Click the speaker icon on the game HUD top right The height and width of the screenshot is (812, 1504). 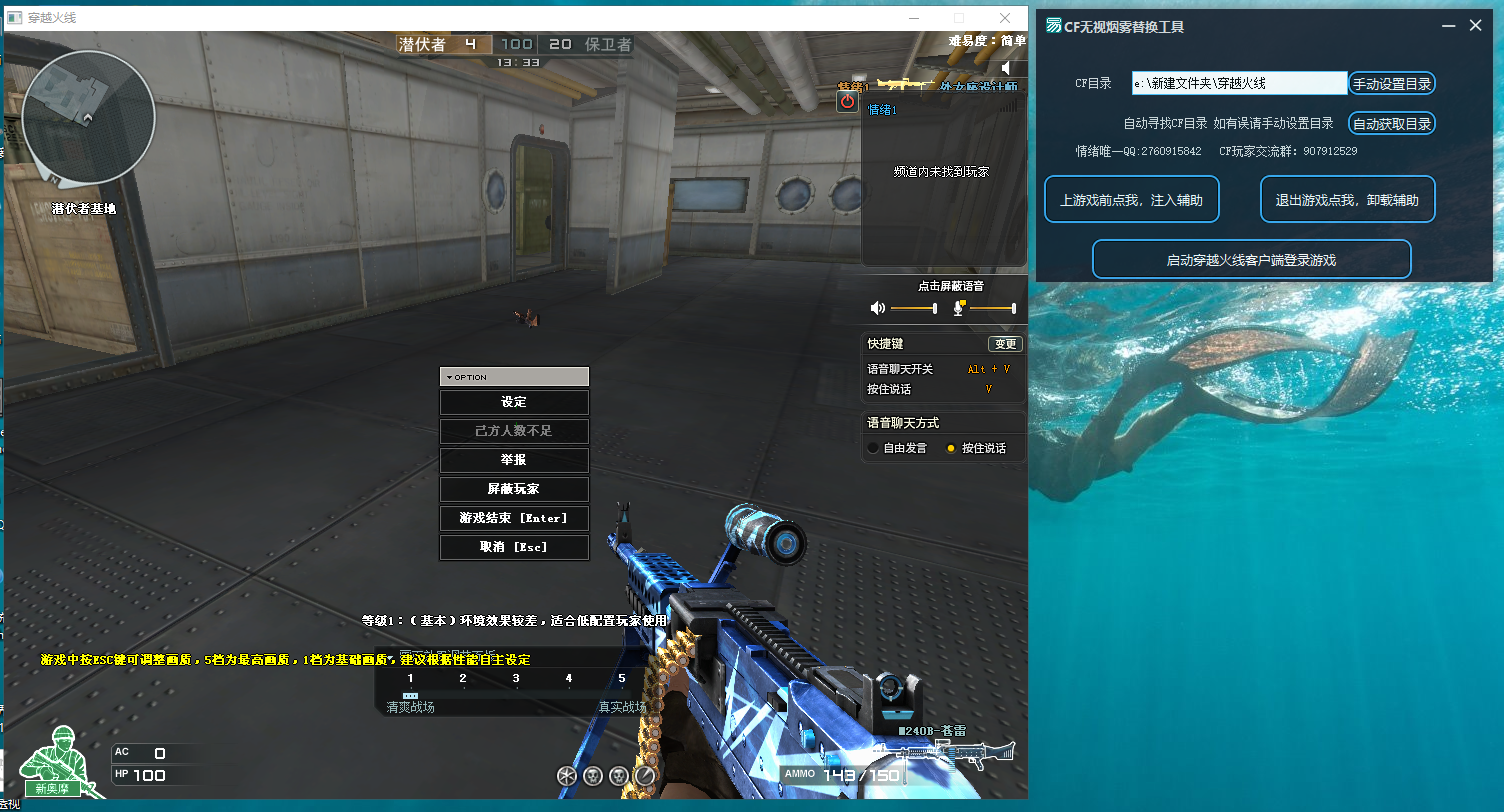point(1006,67)
